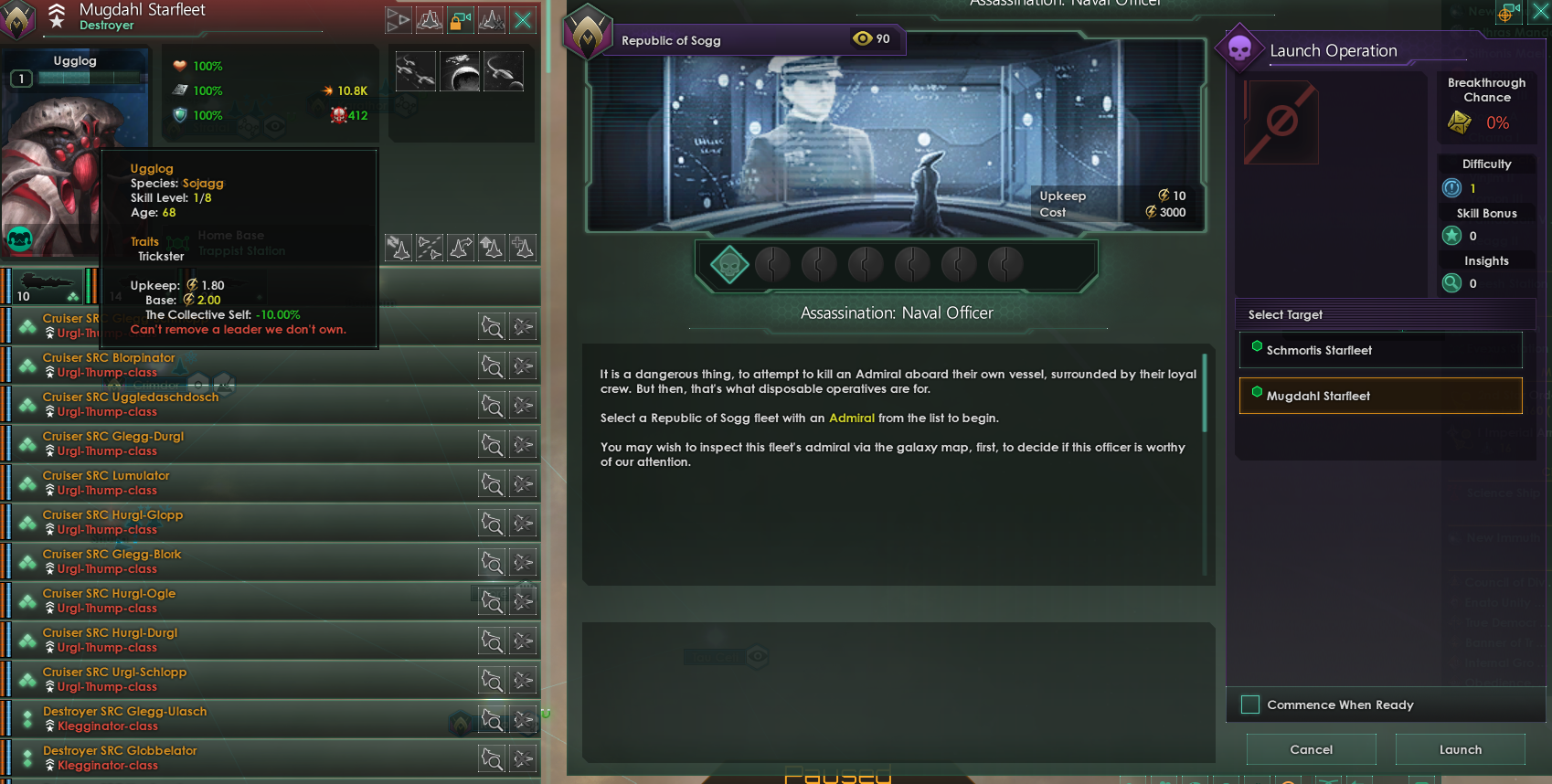1552x784 pixels.
Task: Click the Difficulty info icon in Launch Operation panel
Action: 1452,188
